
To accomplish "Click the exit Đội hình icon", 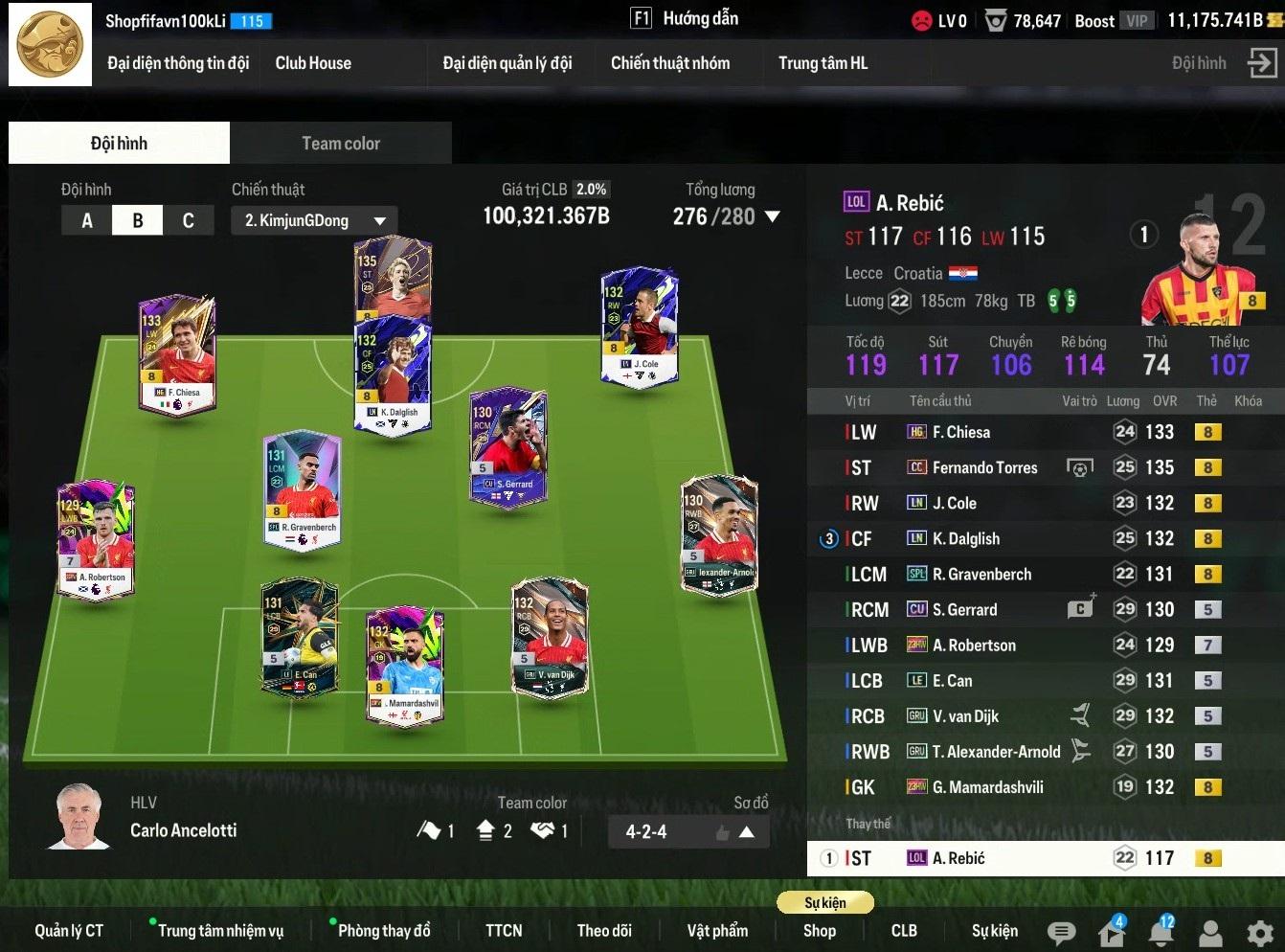I will pyautogui.click(x=1262, y=63).
